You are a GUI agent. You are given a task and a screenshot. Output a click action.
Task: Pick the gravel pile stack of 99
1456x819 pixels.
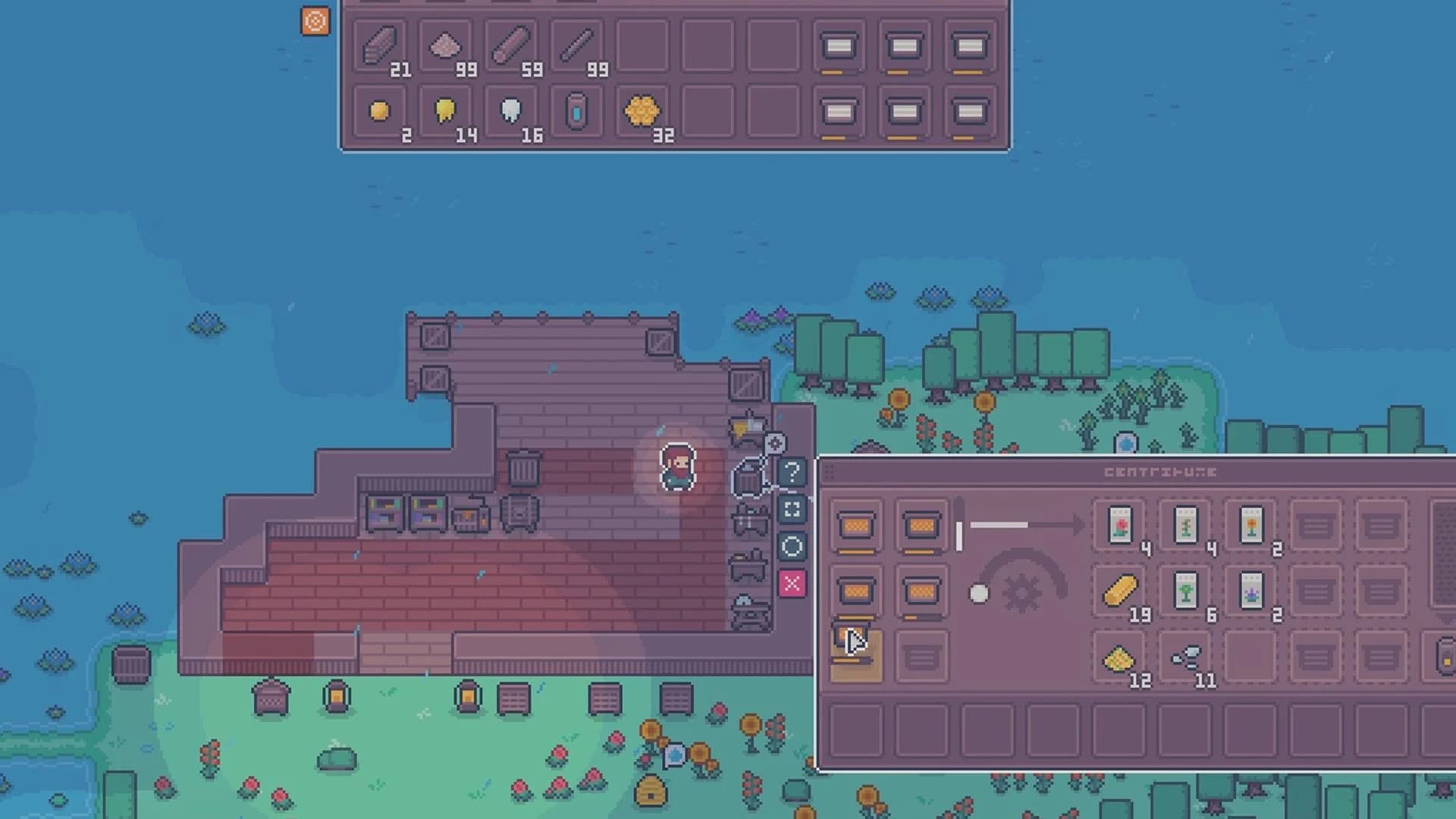point(447,44)
